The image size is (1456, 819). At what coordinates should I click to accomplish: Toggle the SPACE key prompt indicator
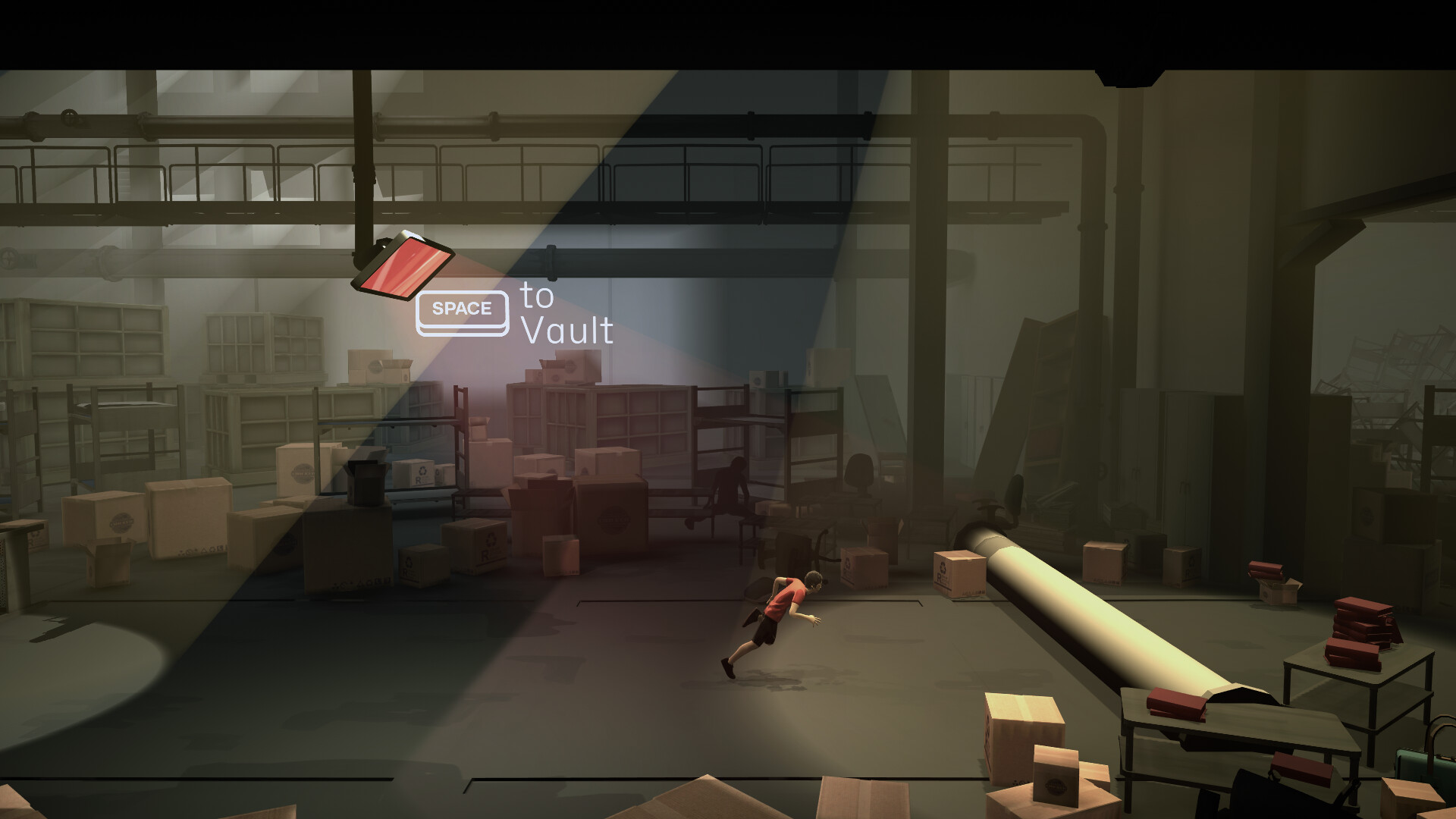coord(461,309)
